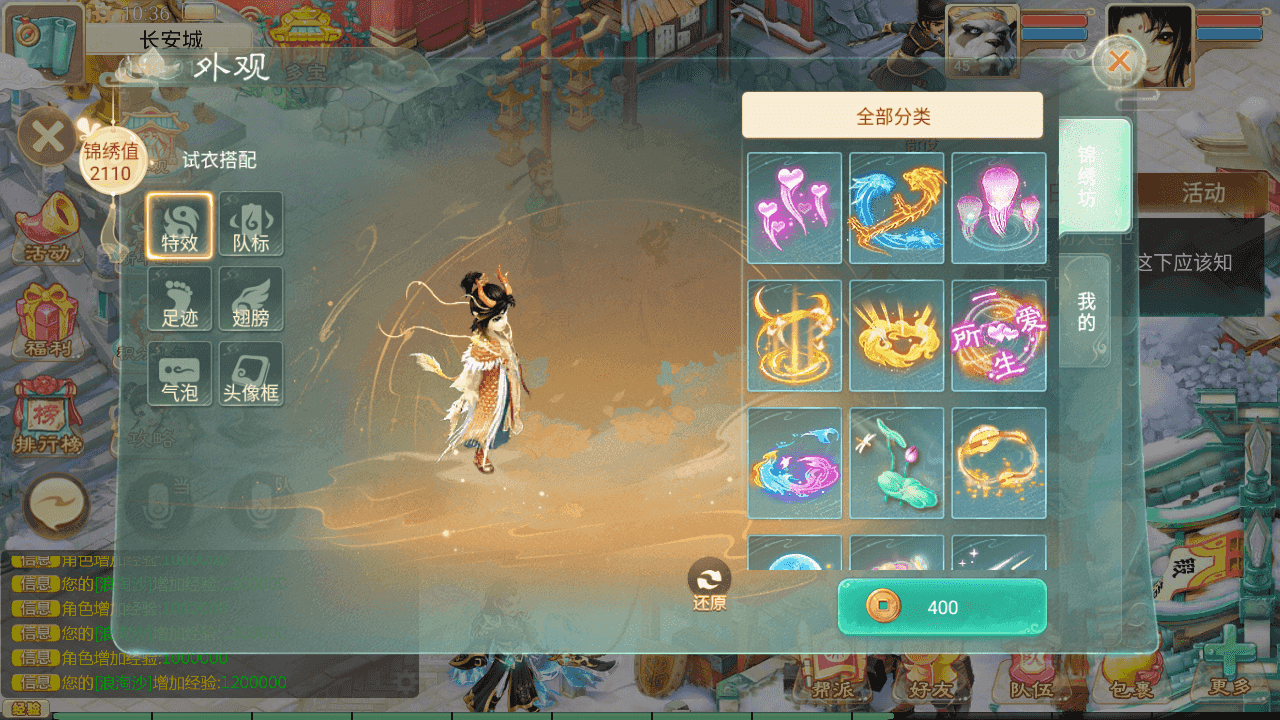Select the pink hearts effect item
The width and height of the screenshot is (1280, 720).
coord(795,208)
